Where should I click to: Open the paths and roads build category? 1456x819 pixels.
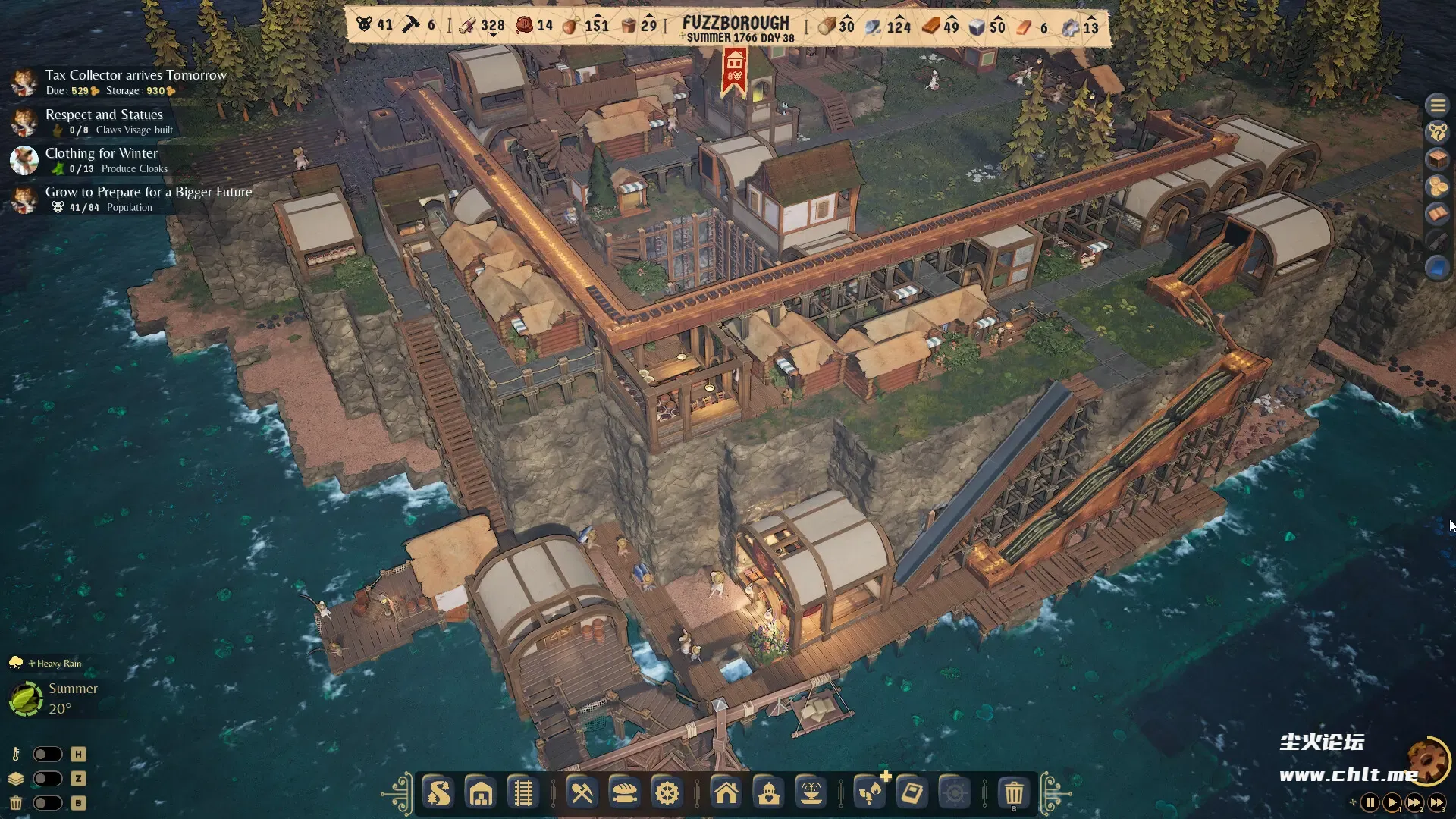[438, 793]
